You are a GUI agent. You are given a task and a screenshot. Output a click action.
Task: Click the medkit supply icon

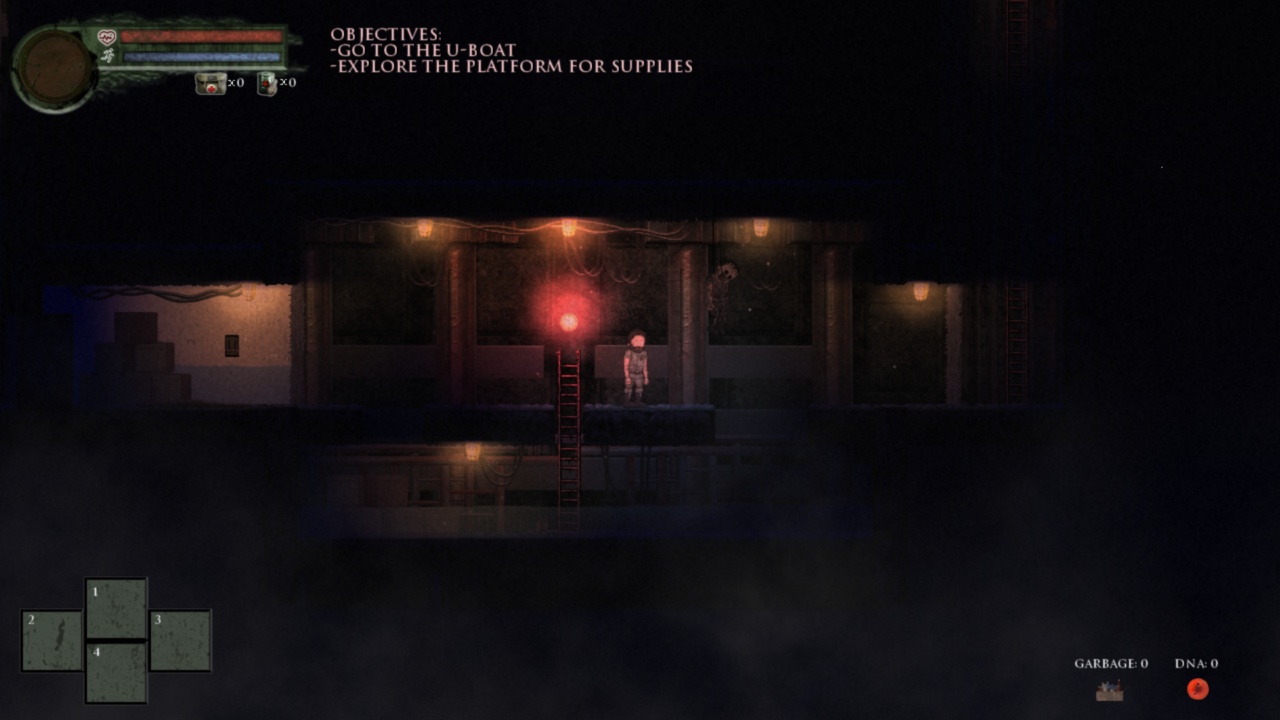211,83
